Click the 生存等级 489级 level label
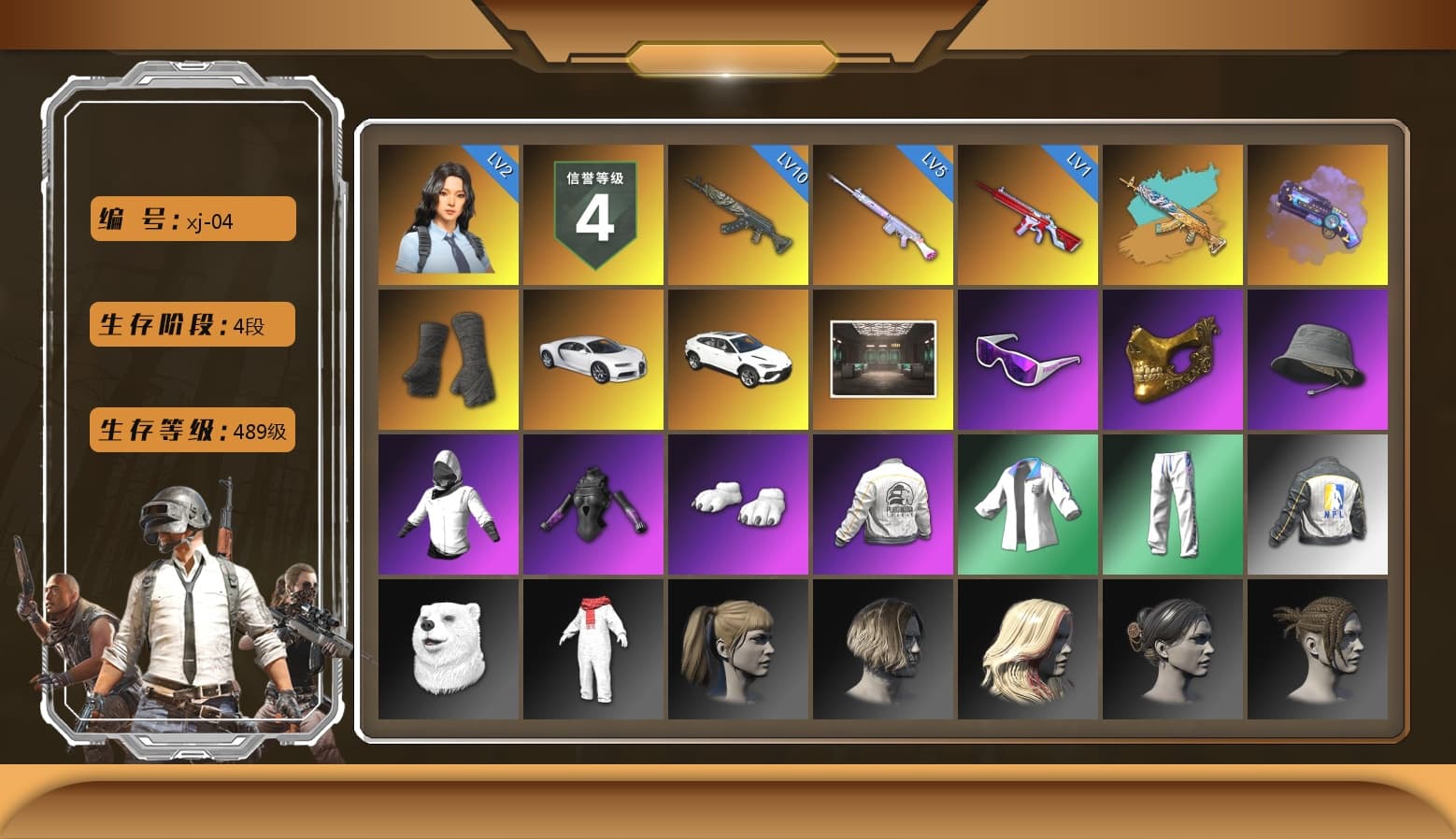Screen dimensions: 1456x839 tap(192, 431)
